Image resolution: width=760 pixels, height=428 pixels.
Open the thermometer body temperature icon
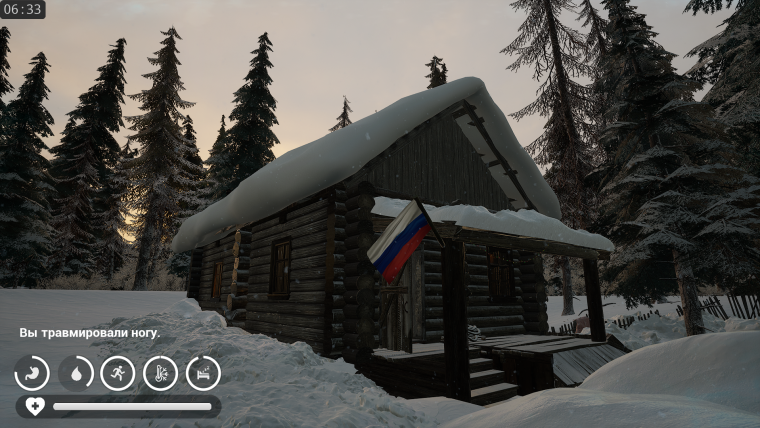(160, 373)
